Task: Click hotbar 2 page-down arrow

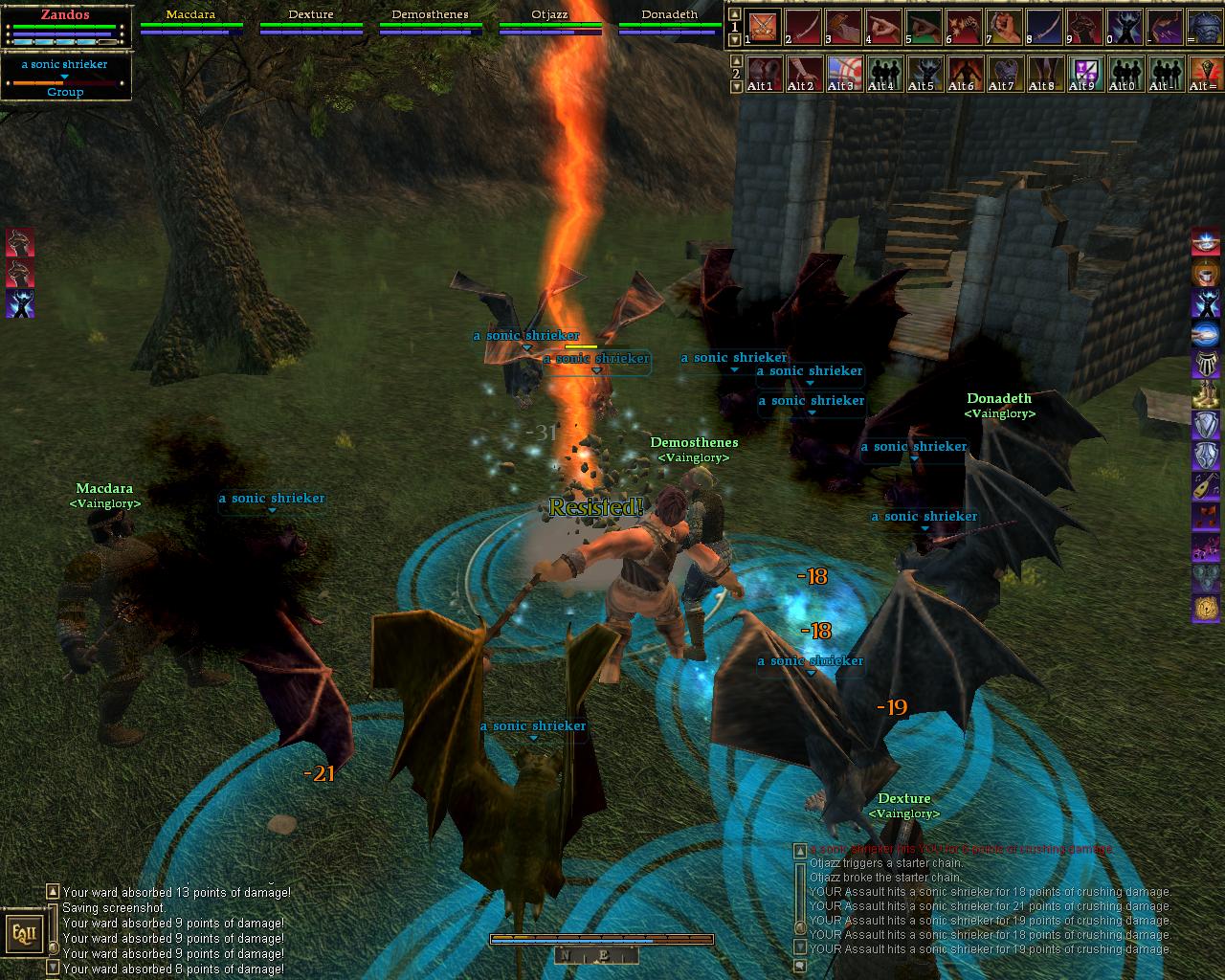Action: coord(735,86)
